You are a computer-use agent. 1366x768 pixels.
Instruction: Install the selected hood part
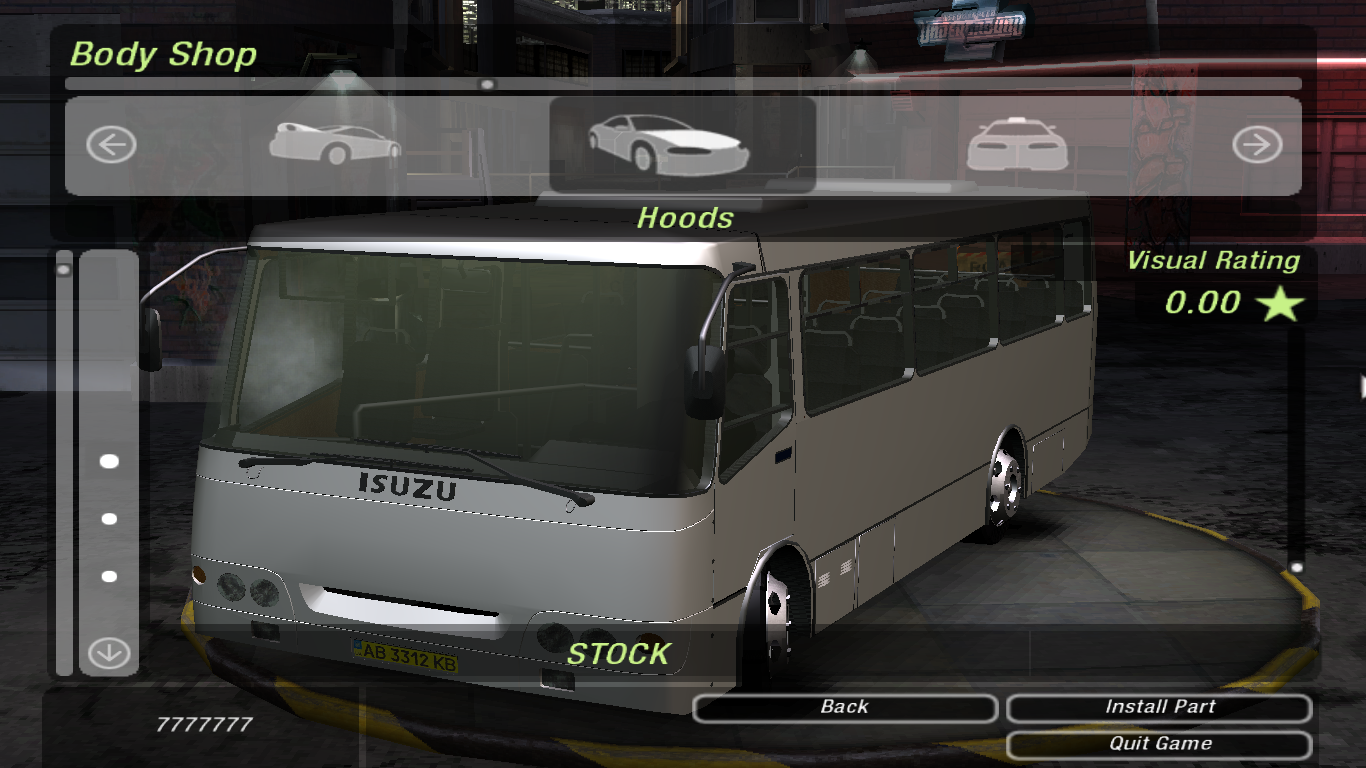1159,708
